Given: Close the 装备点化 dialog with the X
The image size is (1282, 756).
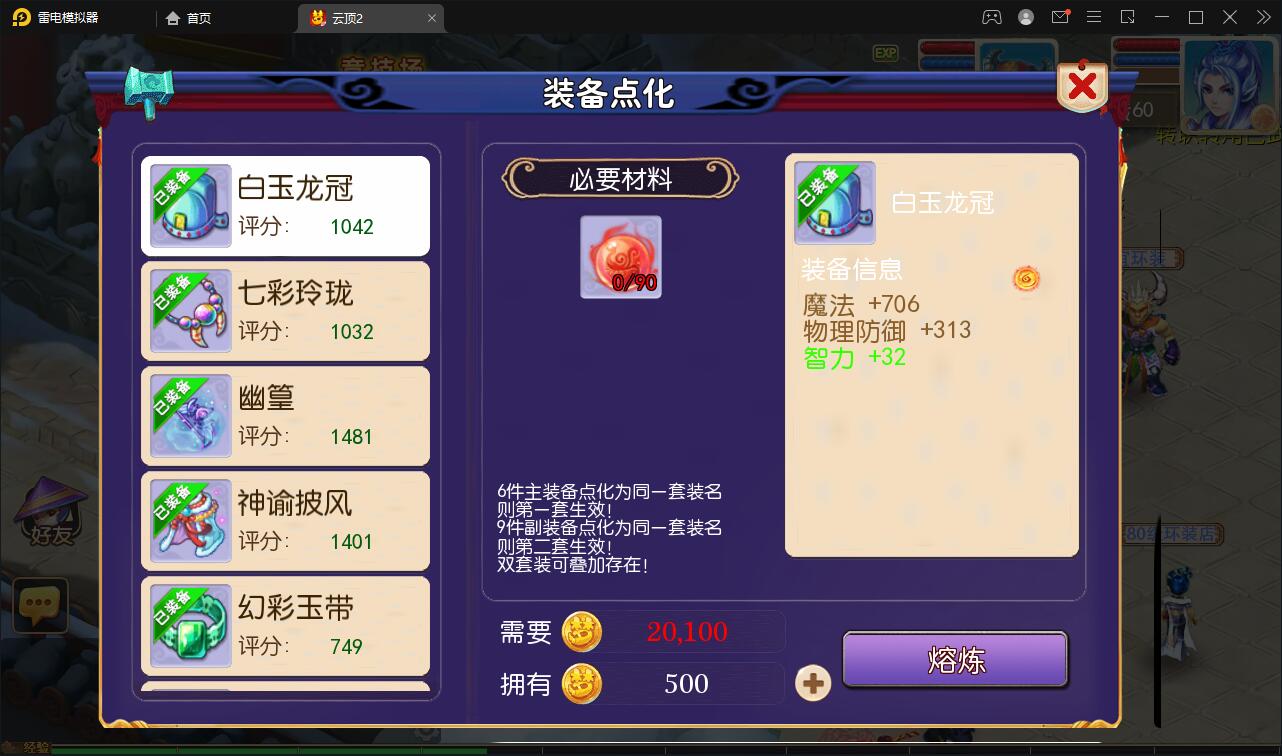Looking at the screenshot, I should [1081, 87].
